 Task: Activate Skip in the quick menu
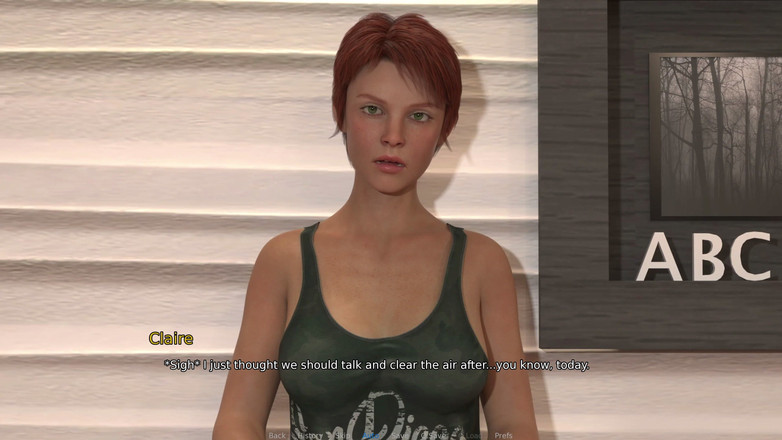[343, 435]
